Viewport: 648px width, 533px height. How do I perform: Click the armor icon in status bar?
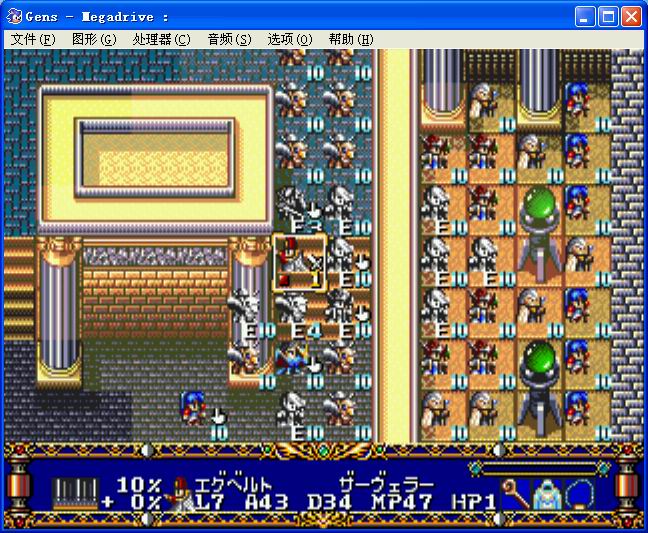(x=548, y=493)
